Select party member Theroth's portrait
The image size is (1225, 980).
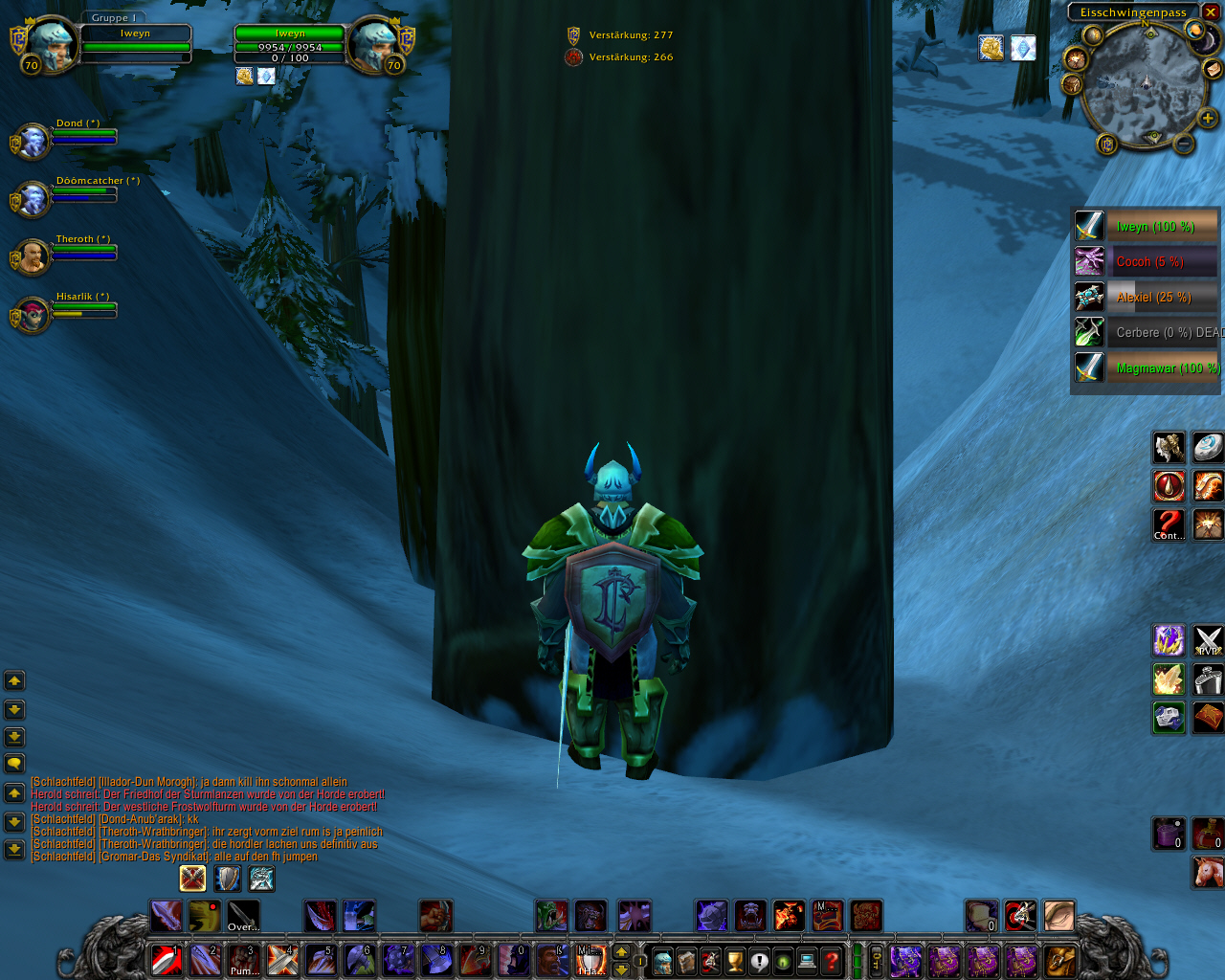[x=33, y=256]
